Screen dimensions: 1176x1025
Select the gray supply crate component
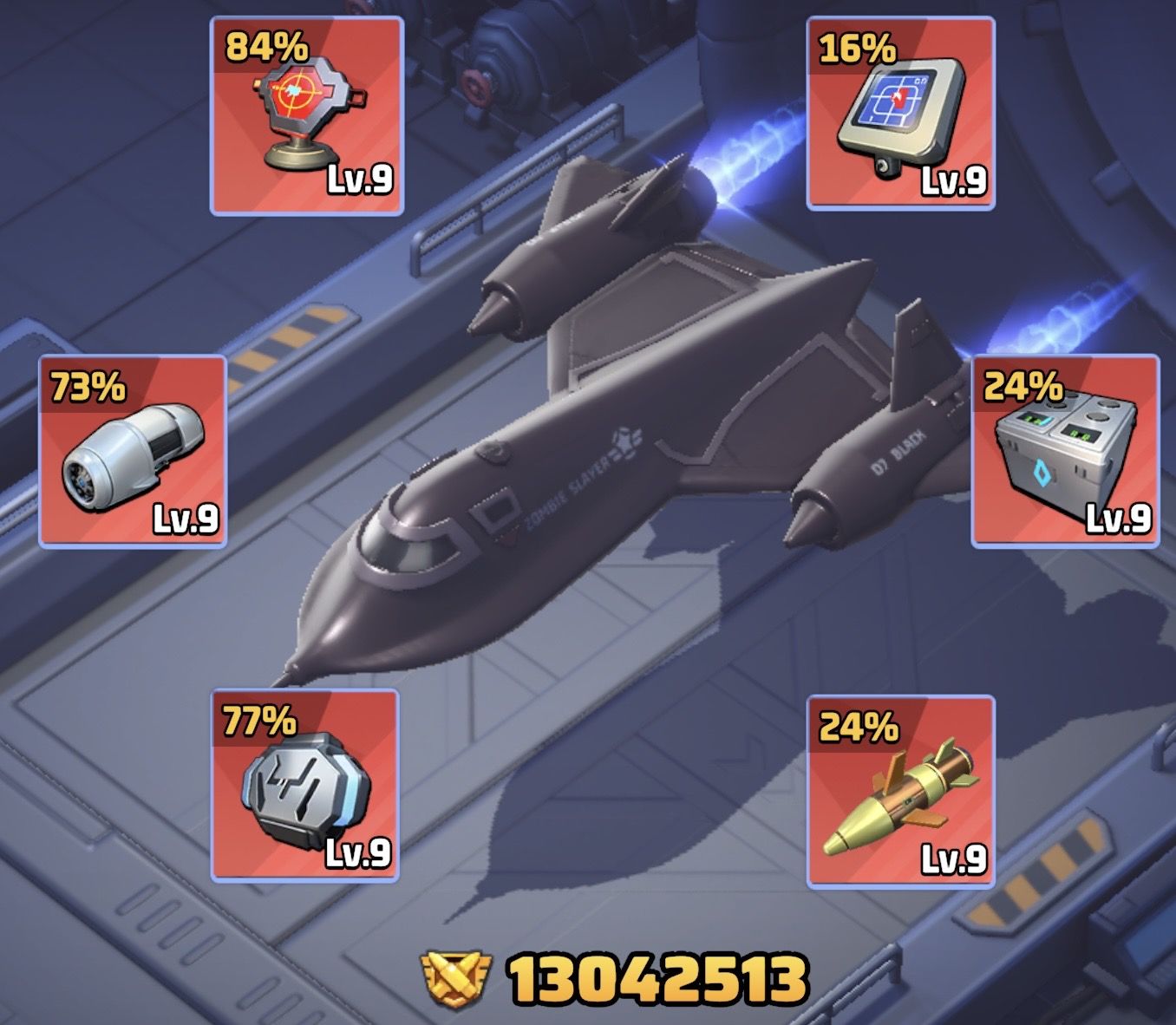point(1065,451)
